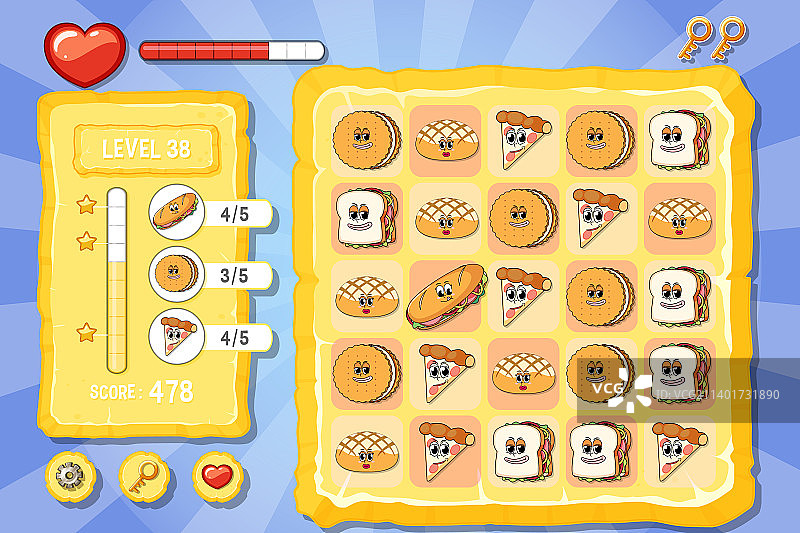The image size is (800, 533).
Task: Open settings with the gear button
Action: click(69, 477)
